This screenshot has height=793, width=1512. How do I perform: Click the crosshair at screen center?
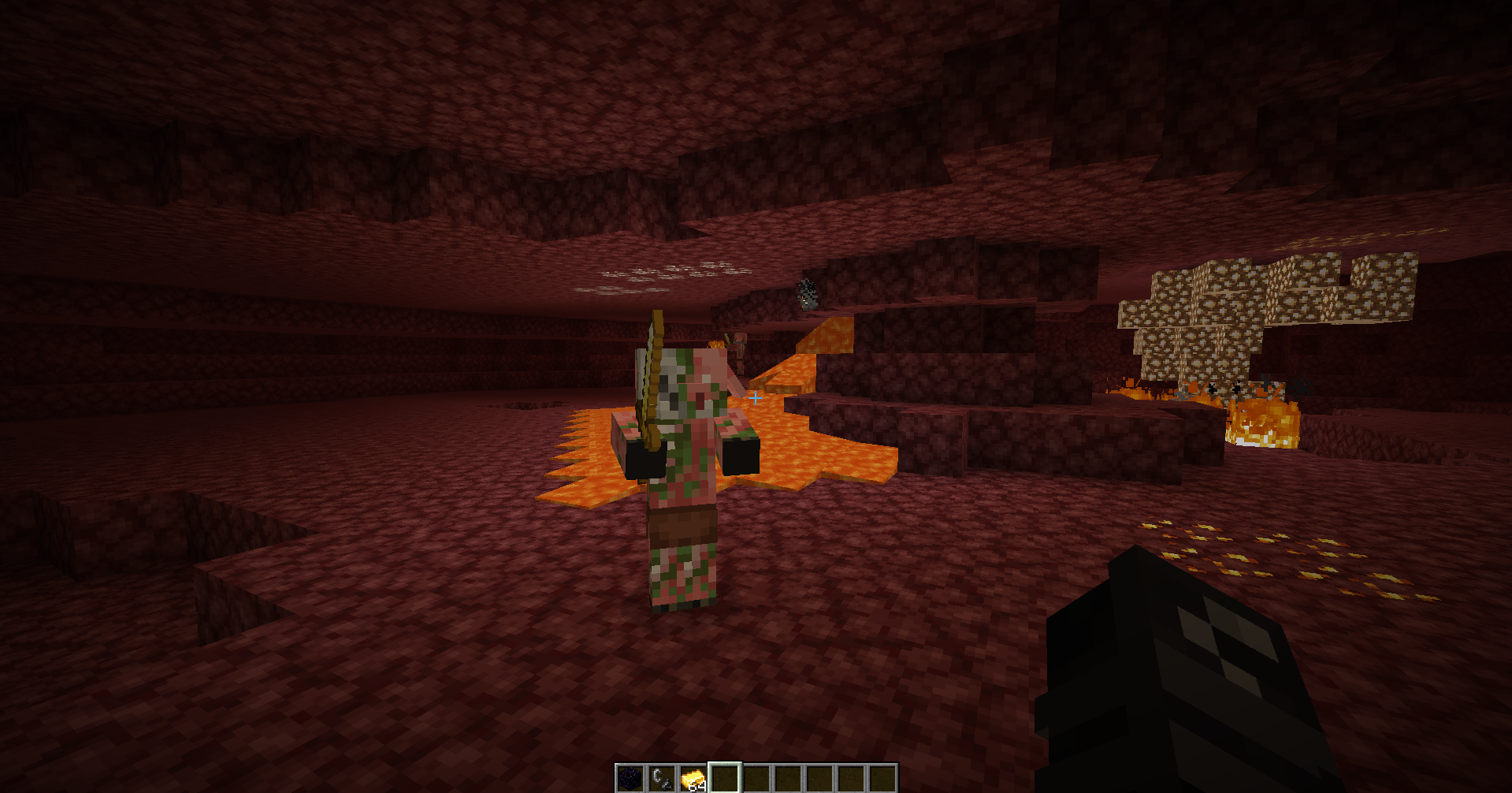(x=756, y=398)
